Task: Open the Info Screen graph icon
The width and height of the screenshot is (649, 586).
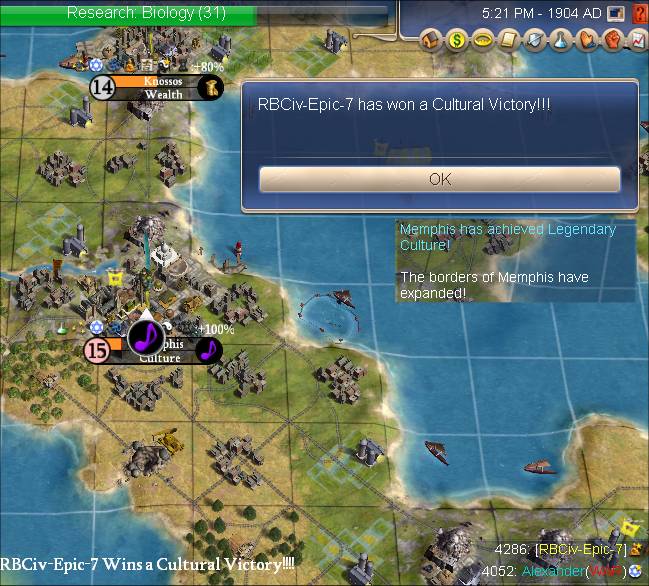Action: 636,40
